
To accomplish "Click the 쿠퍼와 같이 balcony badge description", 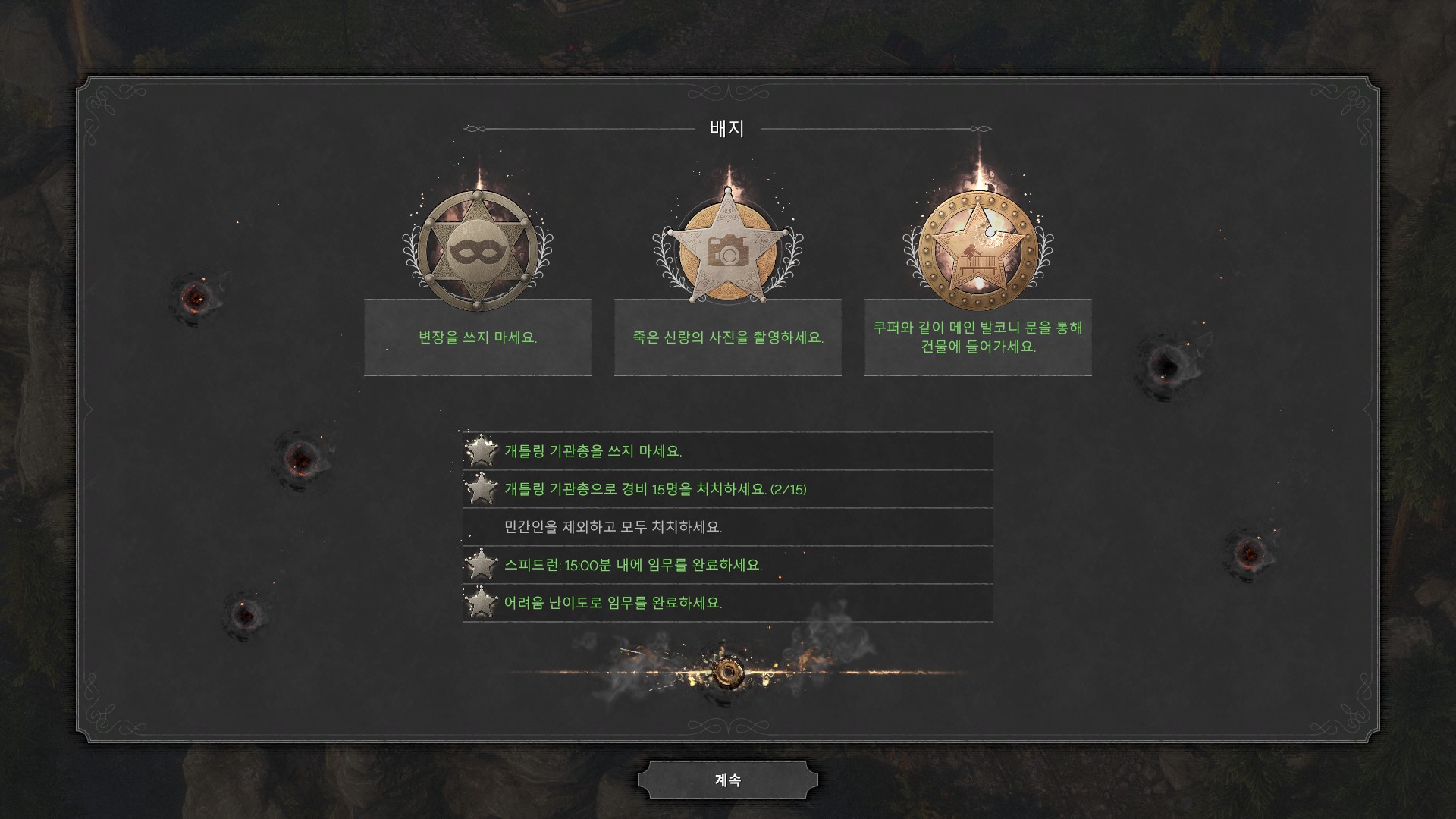I will pyautogui.click(x=977, y=337).
